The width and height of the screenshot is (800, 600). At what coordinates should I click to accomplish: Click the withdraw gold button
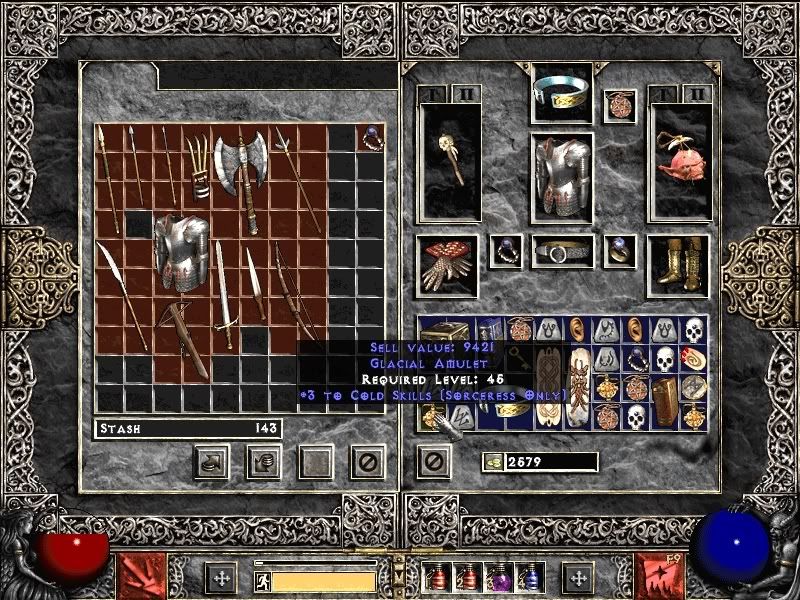(211, 461)
